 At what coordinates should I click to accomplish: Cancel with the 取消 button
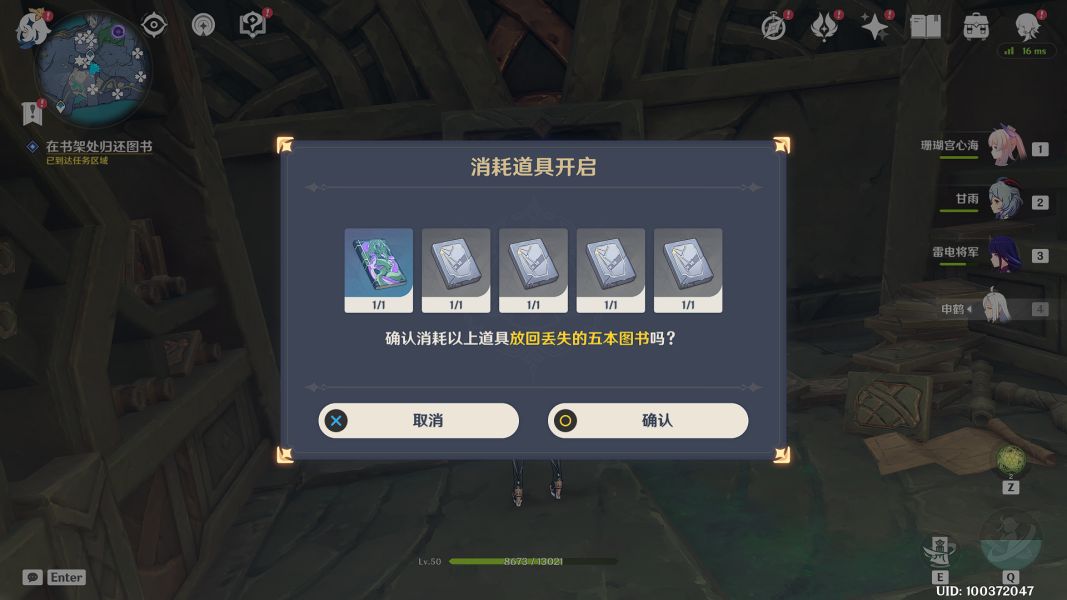tap(419, 421)
